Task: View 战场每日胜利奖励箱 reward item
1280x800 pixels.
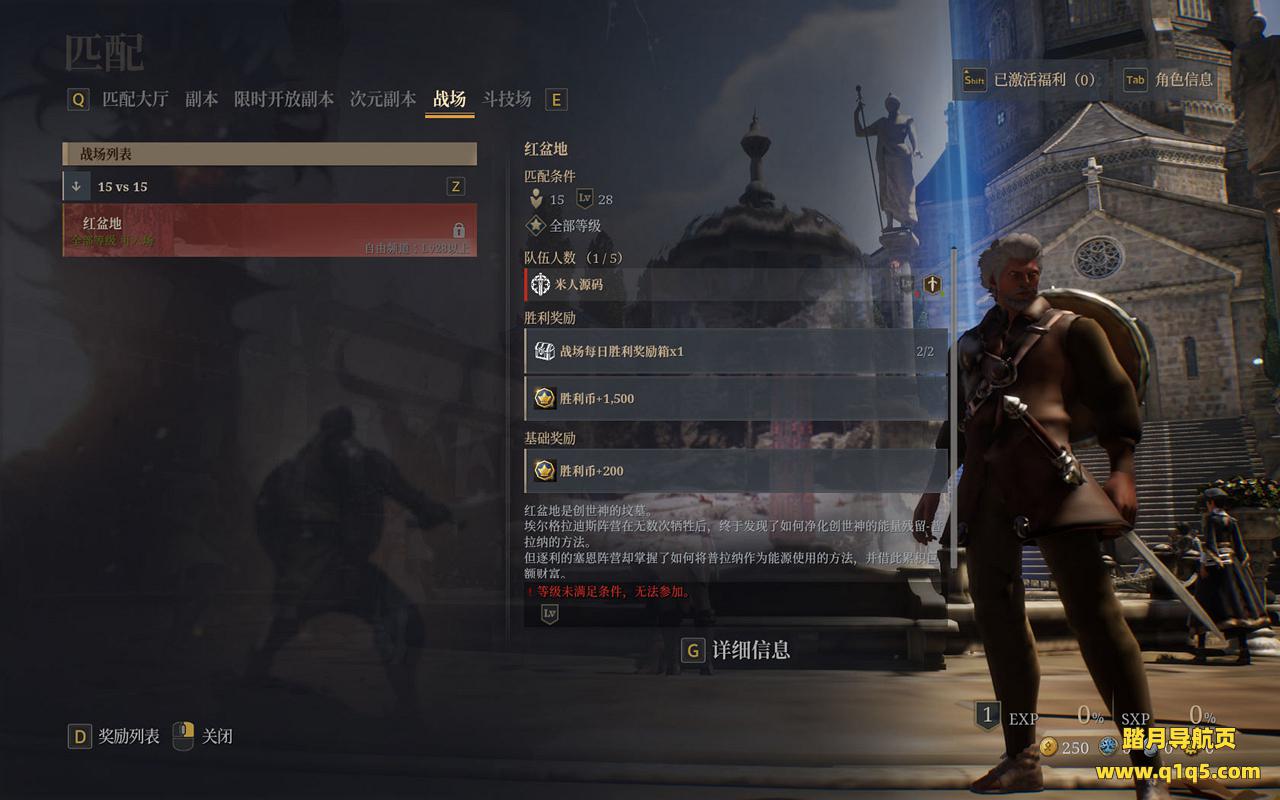Action: (x=735, y=352)
